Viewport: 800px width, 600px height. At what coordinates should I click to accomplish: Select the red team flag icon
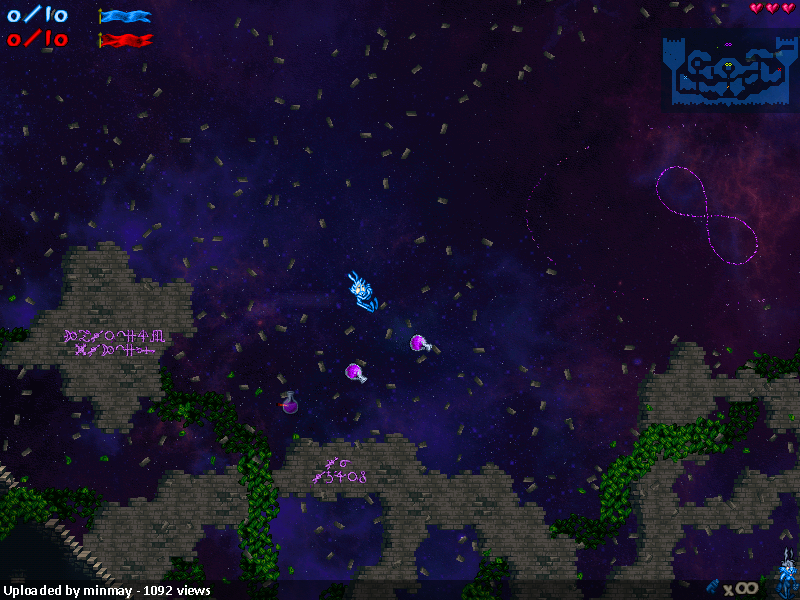125,40
